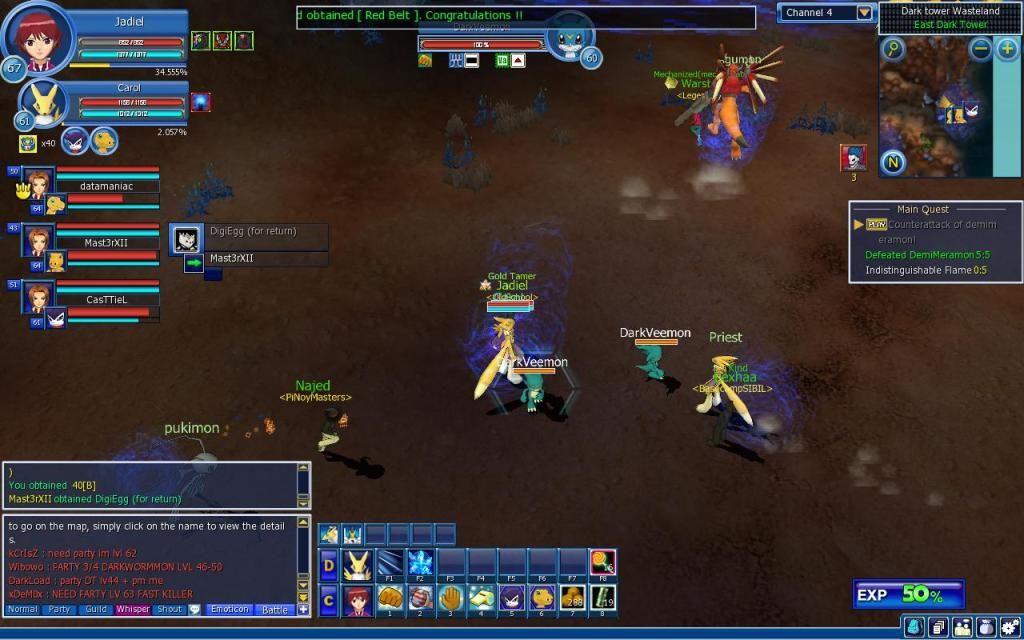This screenshot has width=1024, height=640.
Task: Click the minimap magnifier search button
Action: pos(892,49)
